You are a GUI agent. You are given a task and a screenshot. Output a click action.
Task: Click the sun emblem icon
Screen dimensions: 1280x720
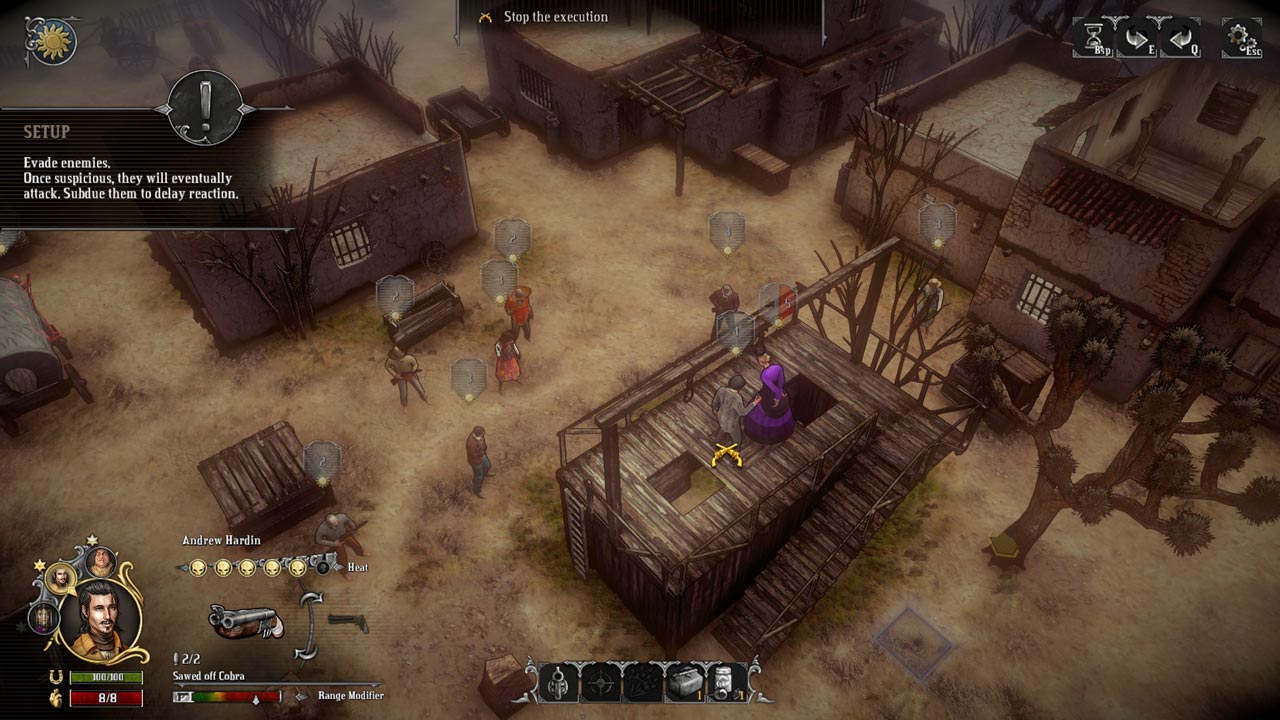click(x=50, y=40)
